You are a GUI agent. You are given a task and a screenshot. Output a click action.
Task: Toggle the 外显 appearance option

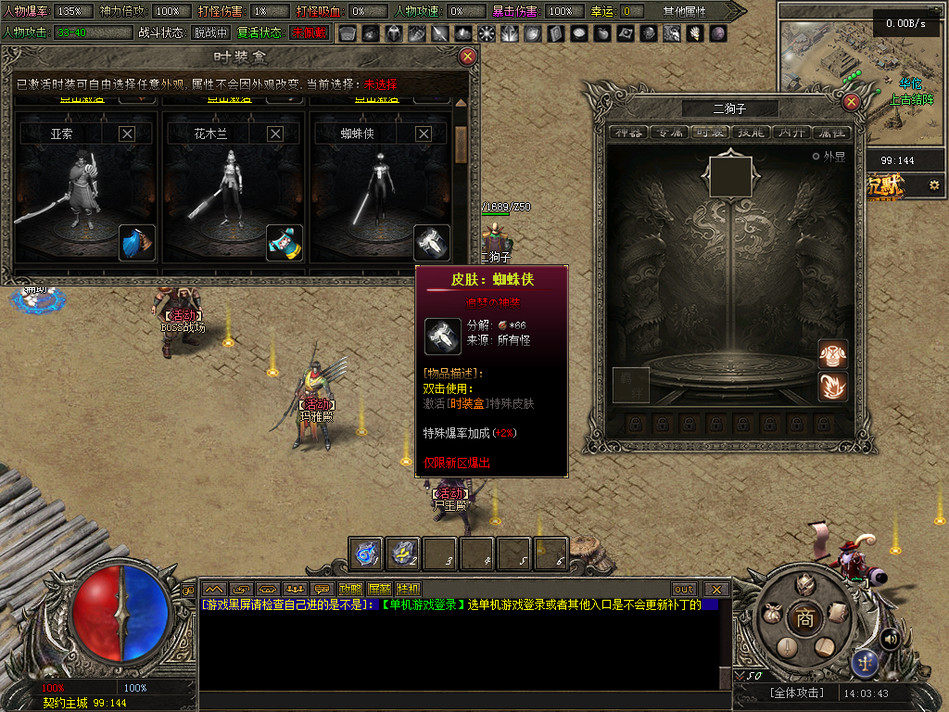click(x=829, y=157)
